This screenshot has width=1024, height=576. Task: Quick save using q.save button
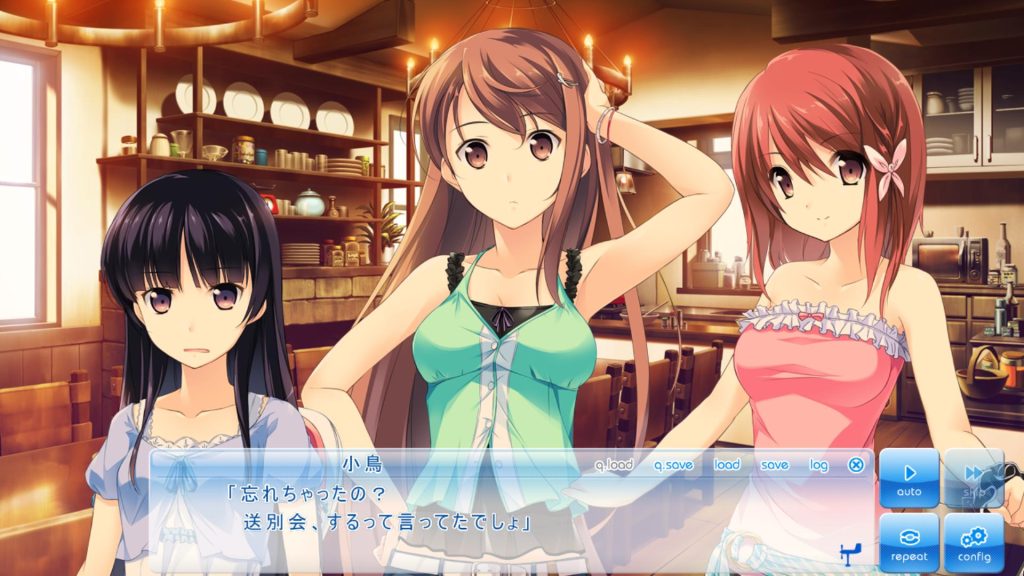673,465
